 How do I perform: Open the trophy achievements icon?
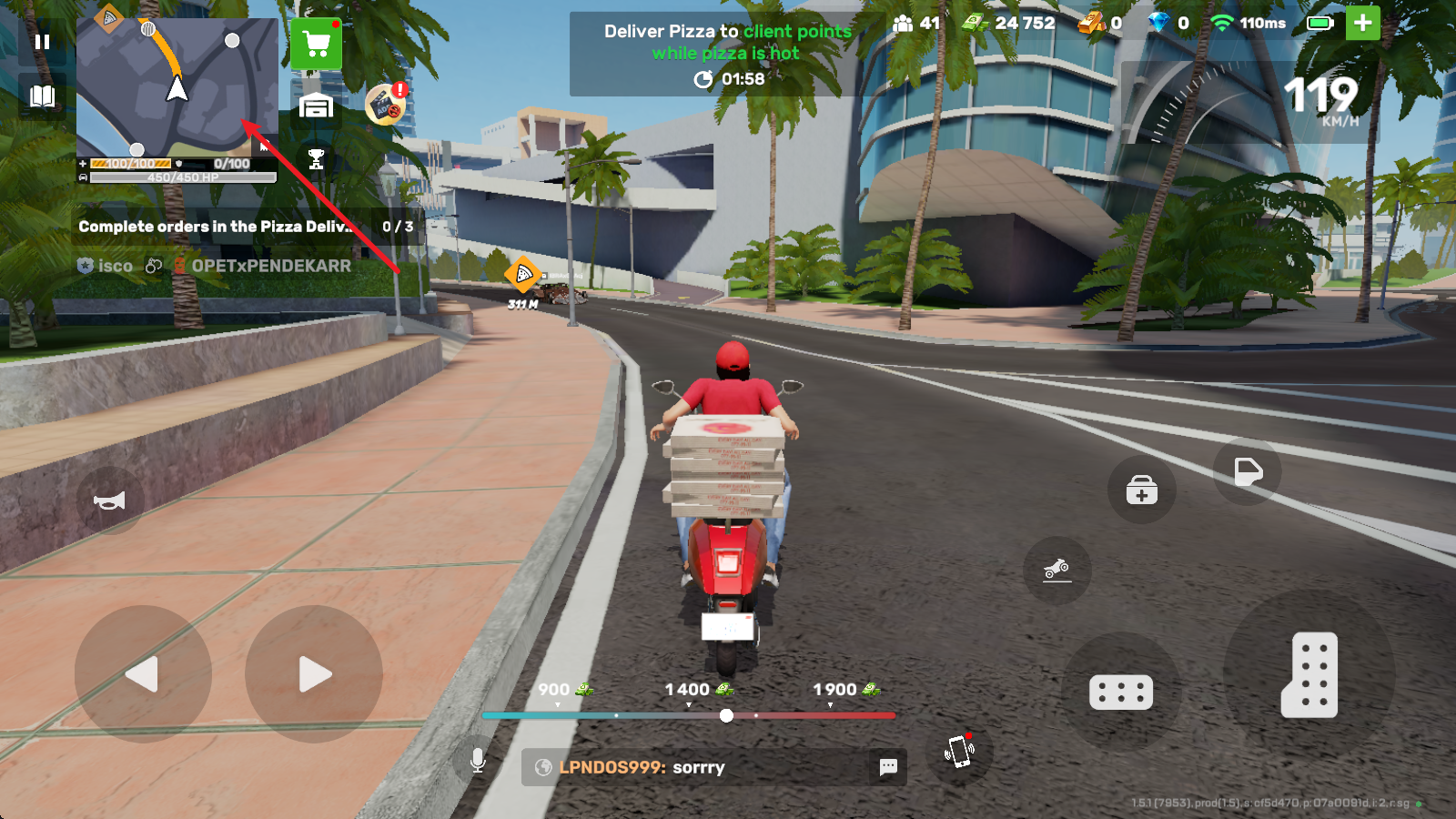tap(316, 159)
